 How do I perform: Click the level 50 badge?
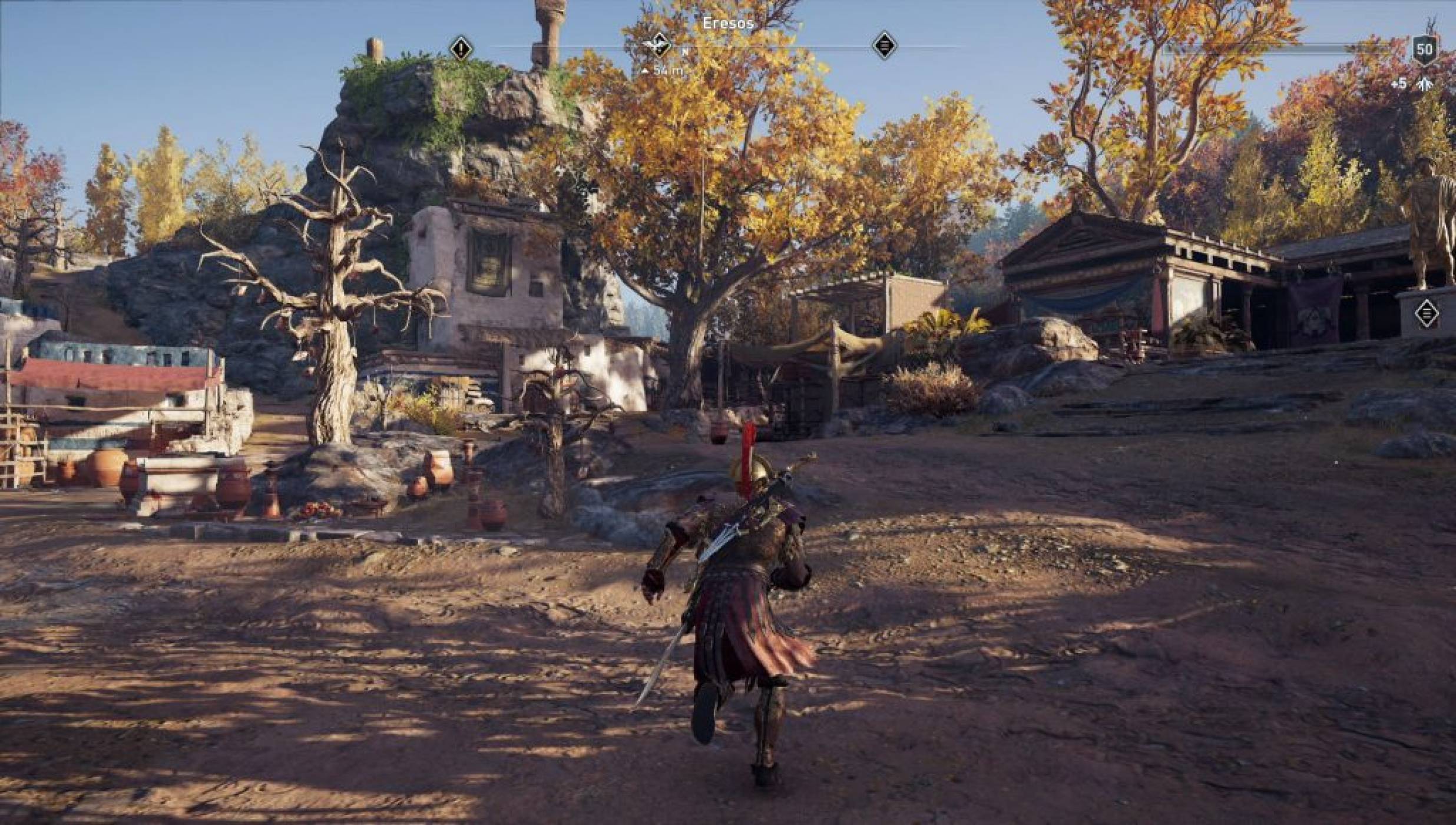pyautogui.click(x=1424, y=49)
